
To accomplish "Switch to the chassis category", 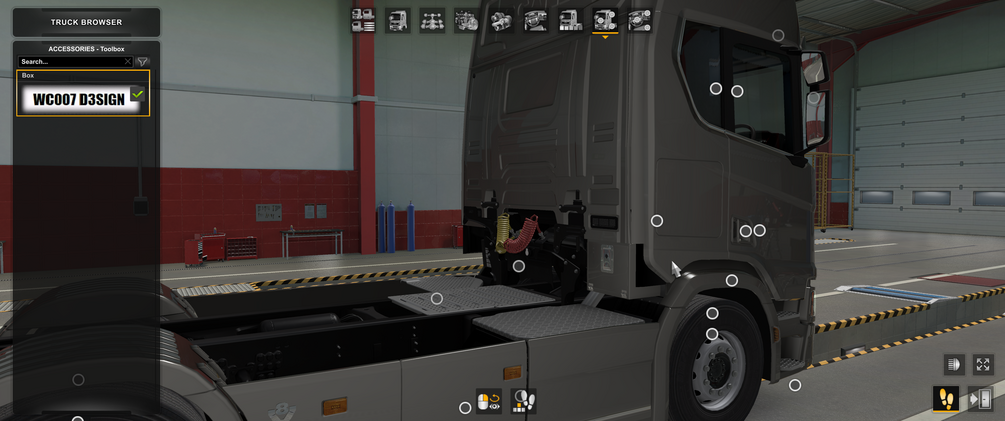I will pos(432,20).
